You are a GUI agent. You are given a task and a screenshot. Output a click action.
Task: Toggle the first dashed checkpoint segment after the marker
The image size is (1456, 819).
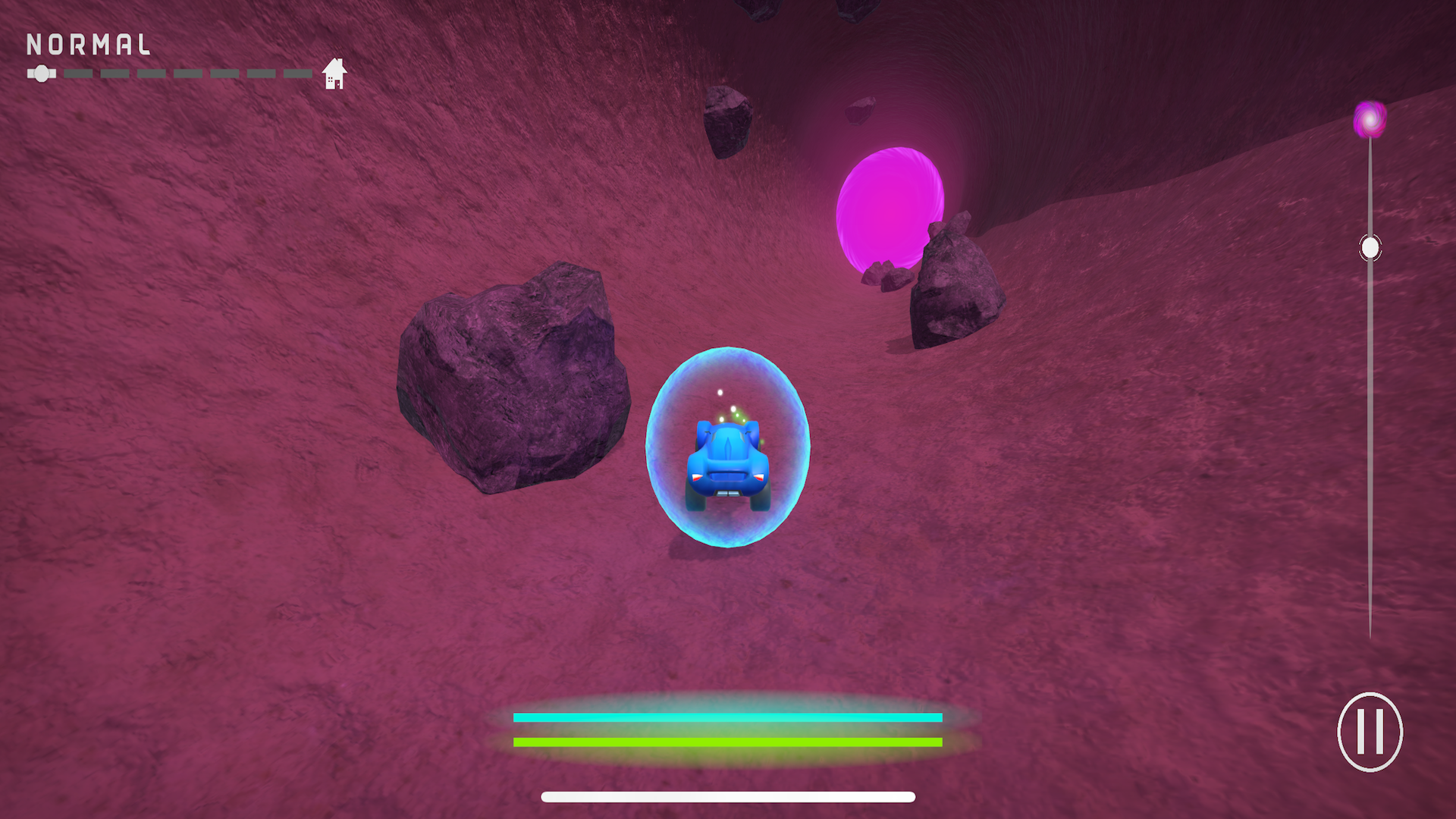coord(80,74)
